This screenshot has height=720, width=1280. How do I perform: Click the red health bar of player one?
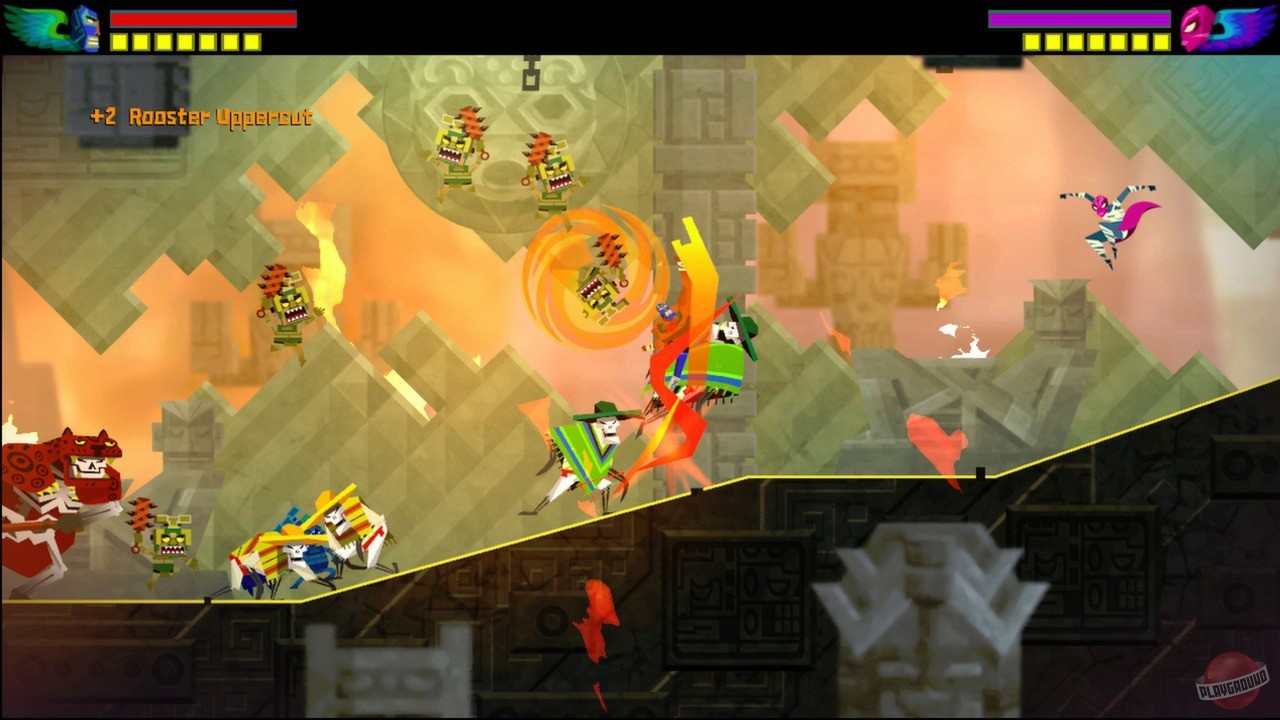[200, 18]
